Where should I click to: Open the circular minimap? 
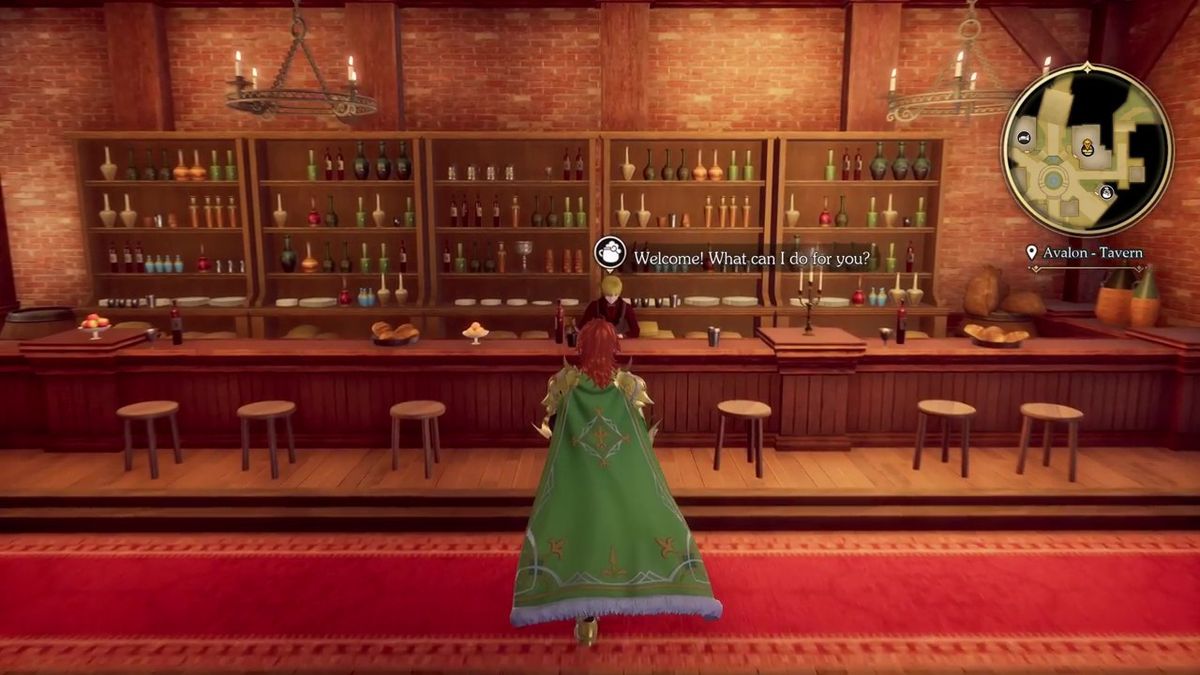1087,150
